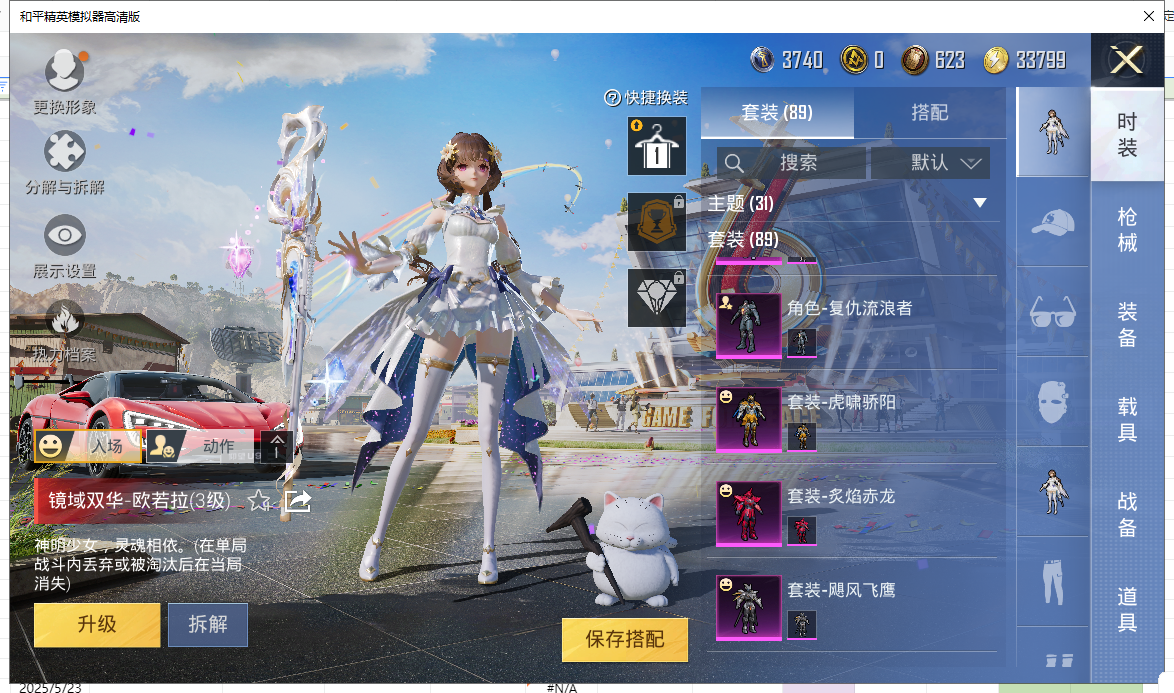Open the 载具 vehicles category
The width and height of the screenshot is (1174, 693).
[x=1127, y=419]
